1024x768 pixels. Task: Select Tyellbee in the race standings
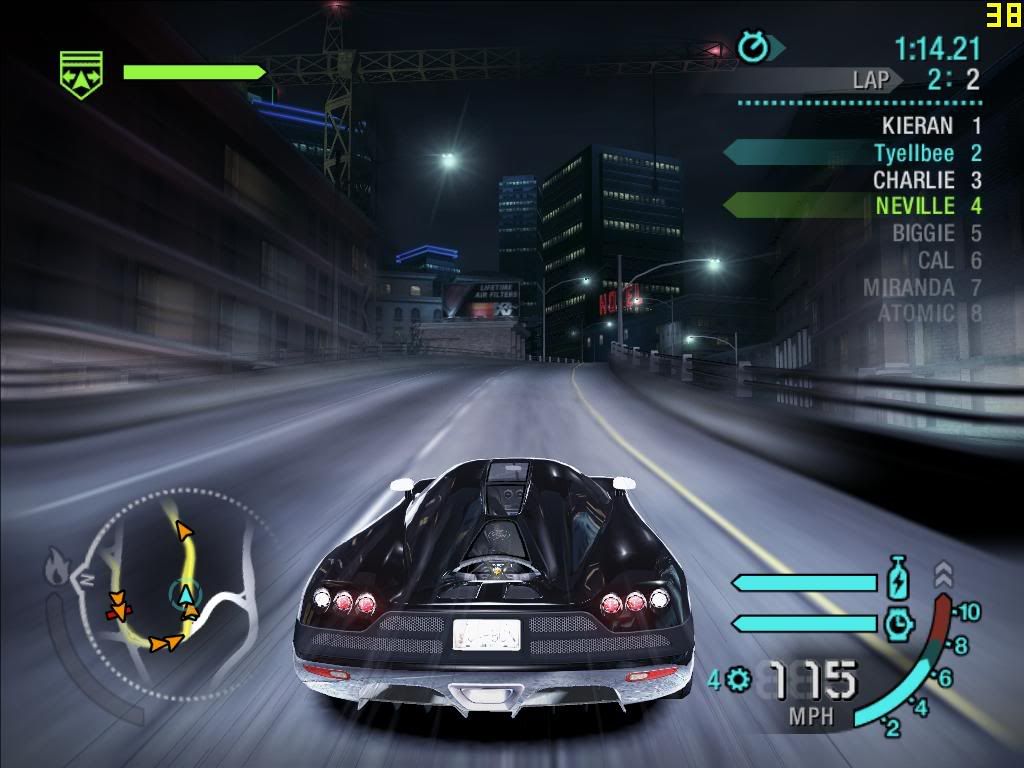[x=913, y=153]
